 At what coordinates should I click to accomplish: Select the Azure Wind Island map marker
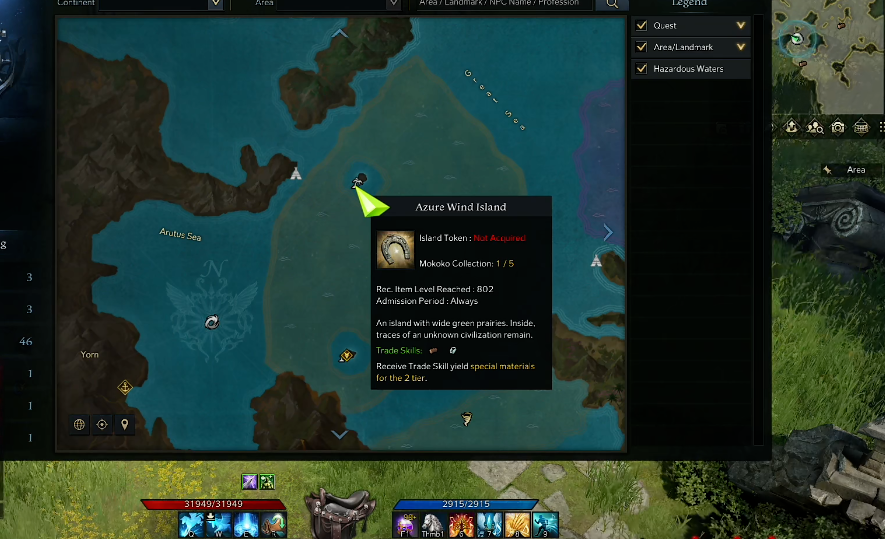pos(360,180)
